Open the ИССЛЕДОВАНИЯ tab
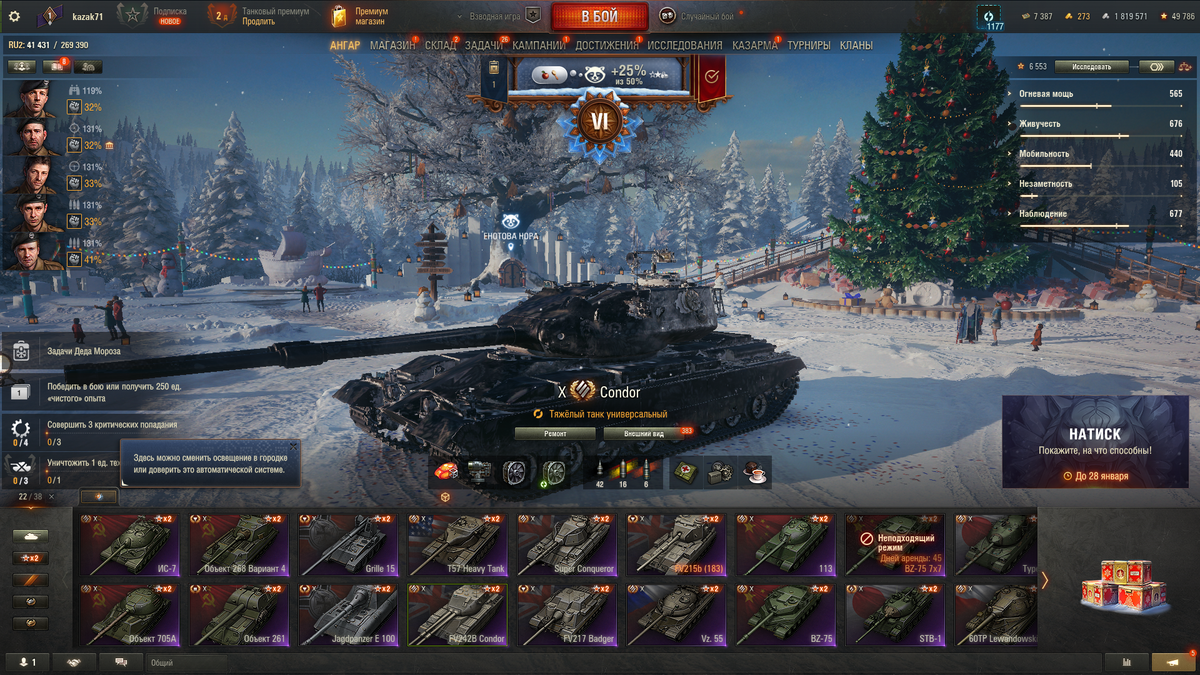The height and width of the screenshot is (675, 1200). 684,45
